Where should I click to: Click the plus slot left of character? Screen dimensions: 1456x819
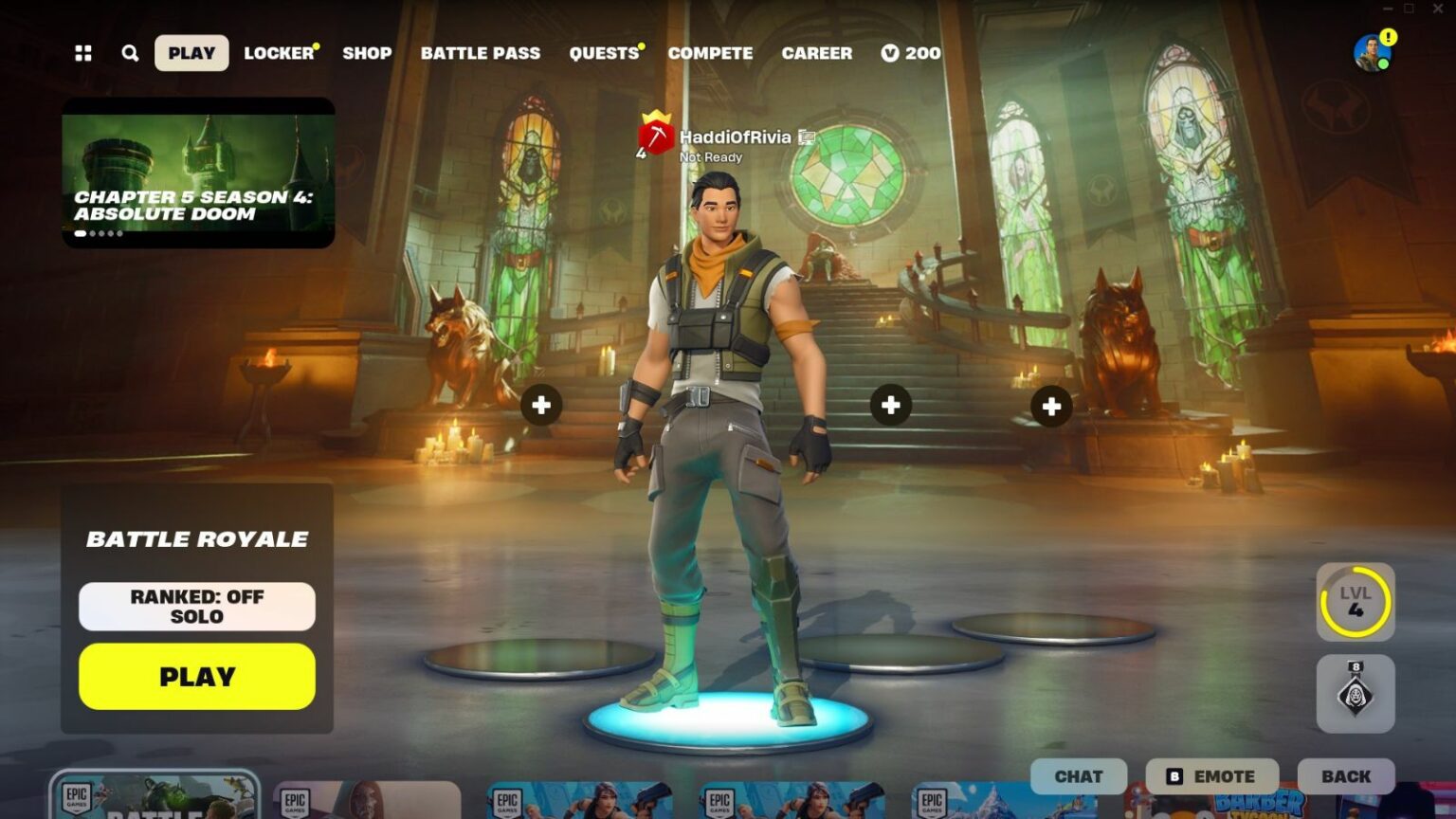click(541, 405)
